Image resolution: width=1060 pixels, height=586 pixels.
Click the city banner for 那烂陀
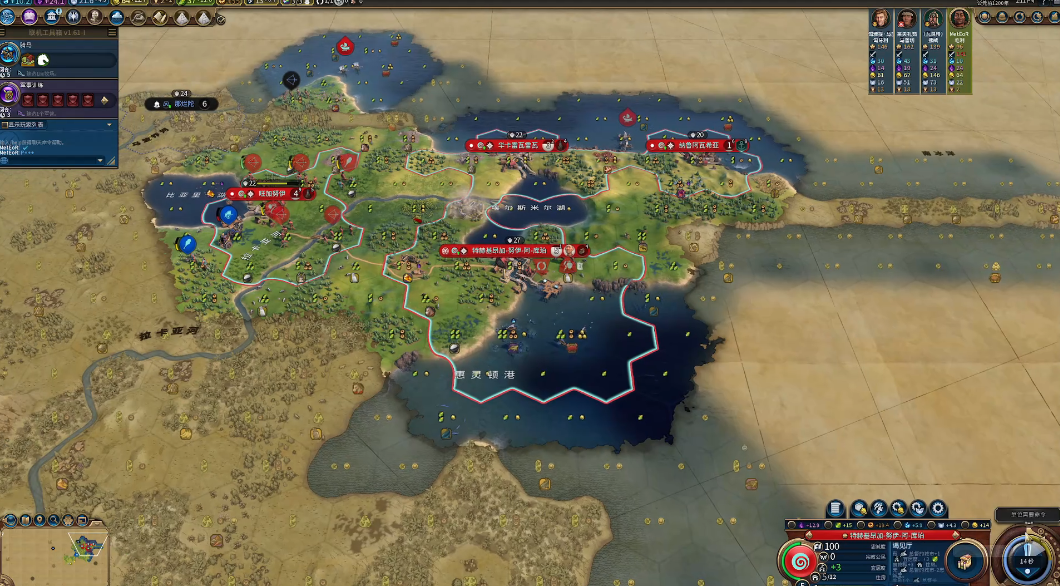click(x=182, y=103)
